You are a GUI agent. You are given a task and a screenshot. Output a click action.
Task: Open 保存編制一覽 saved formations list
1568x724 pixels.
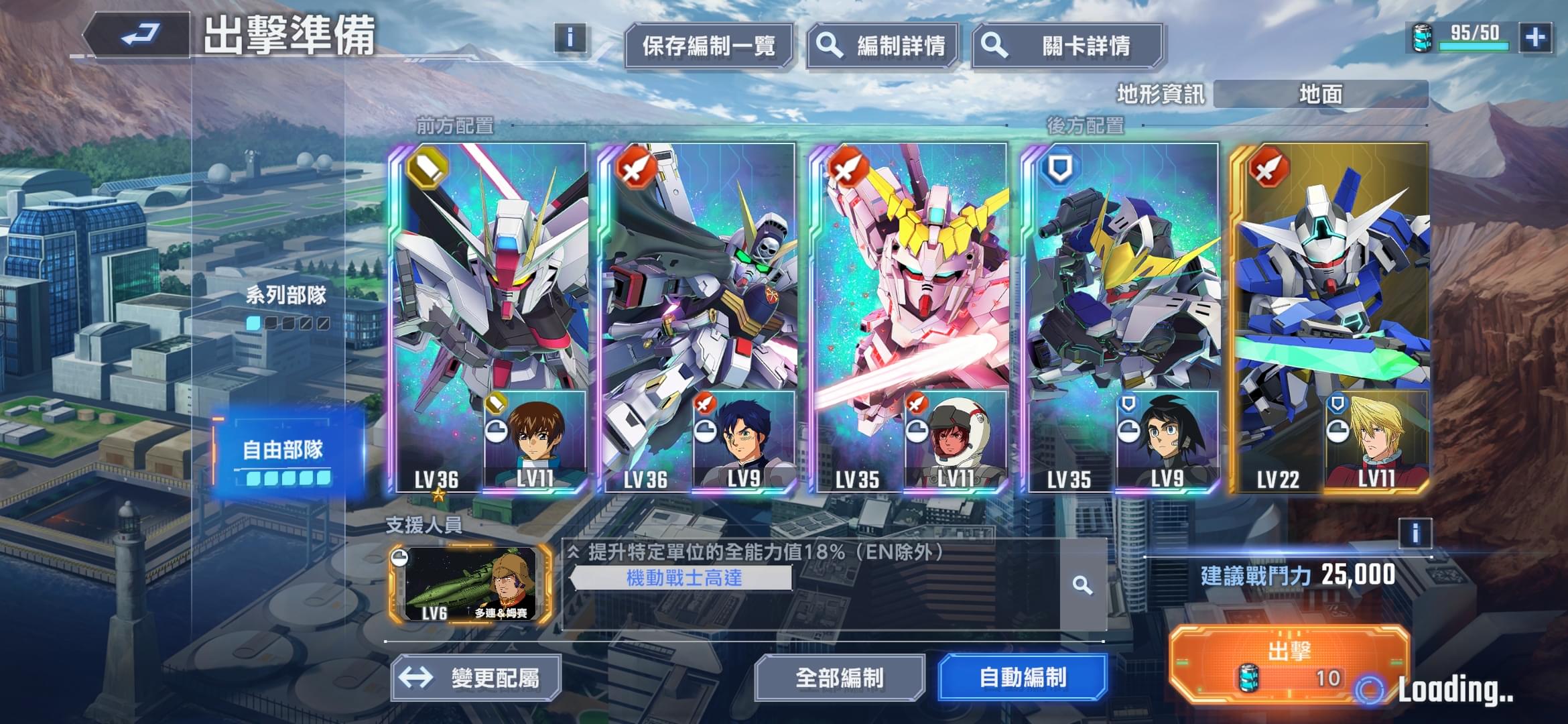point(708,46)
